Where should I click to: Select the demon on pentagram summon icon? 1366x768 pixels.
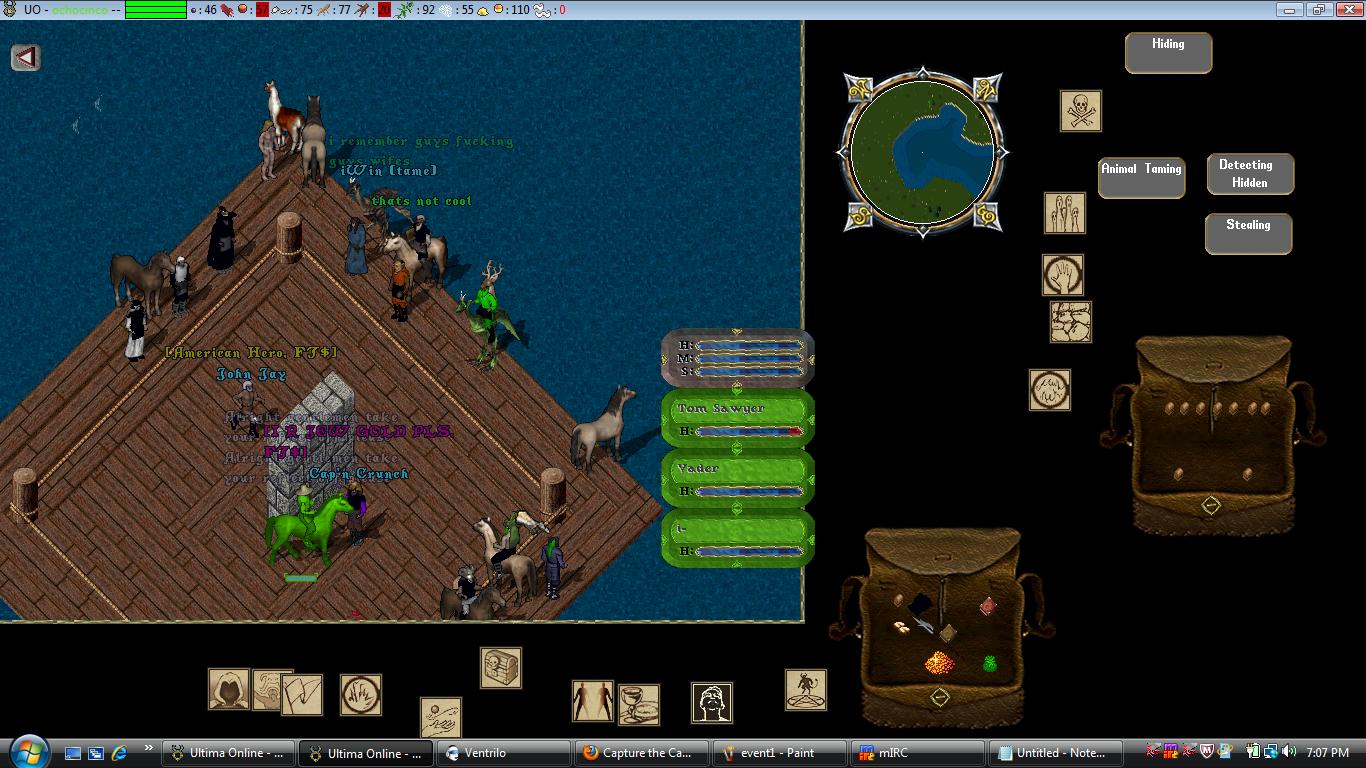[805, 690]
